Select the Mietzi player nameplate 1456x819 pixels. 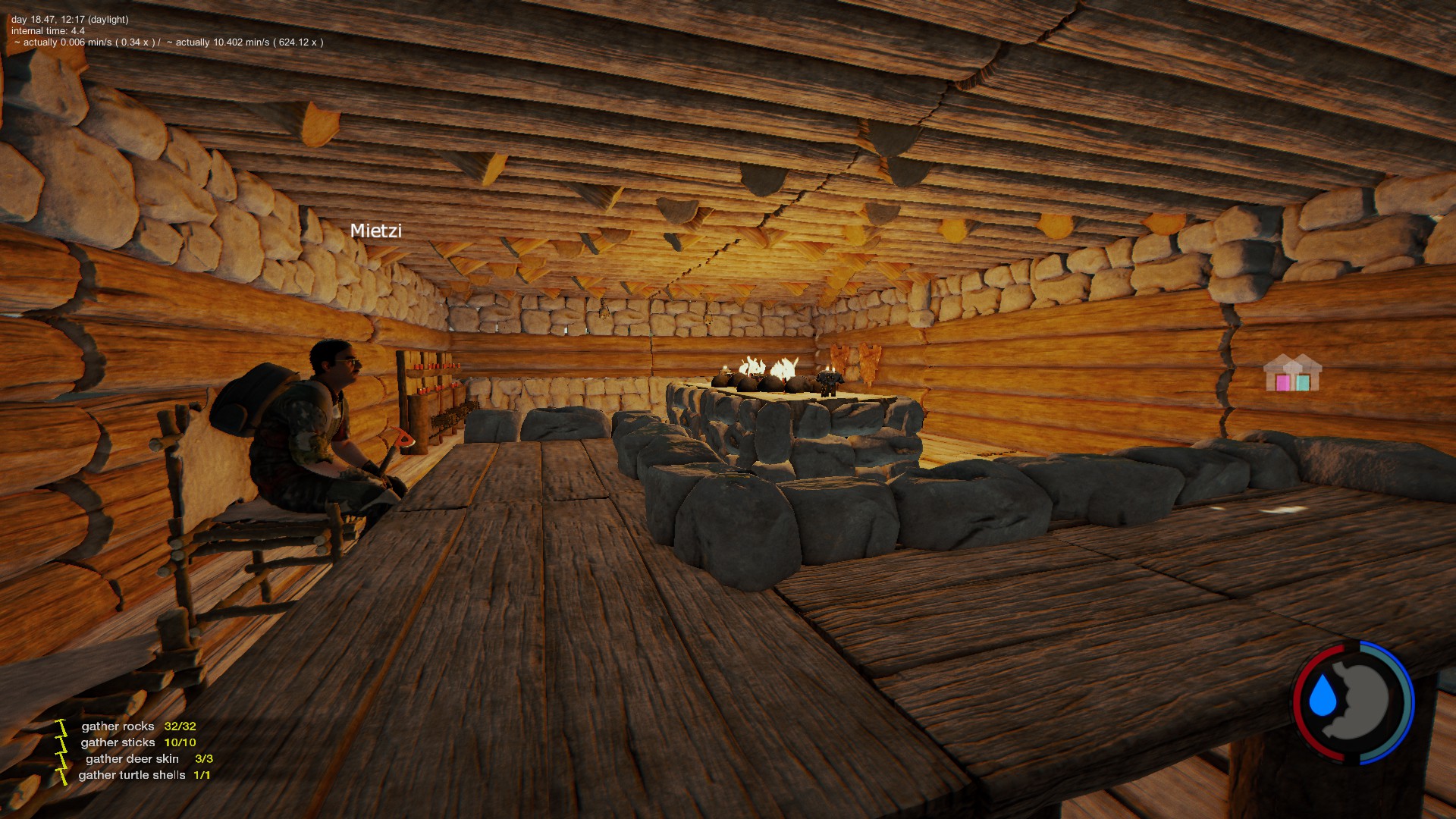click(377, 231)
